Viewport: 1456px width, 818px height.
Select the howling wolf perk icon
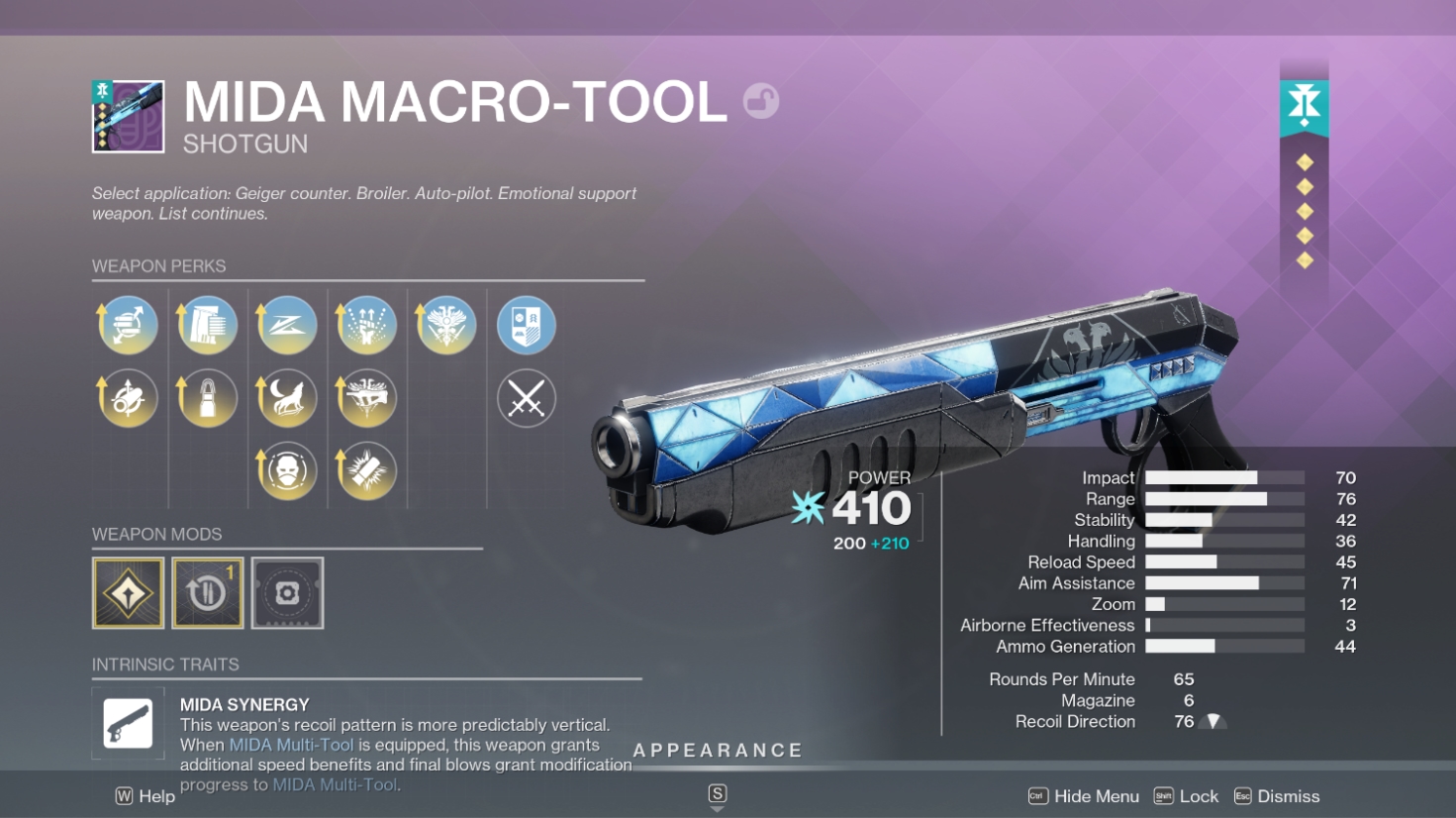pos(287,398)
